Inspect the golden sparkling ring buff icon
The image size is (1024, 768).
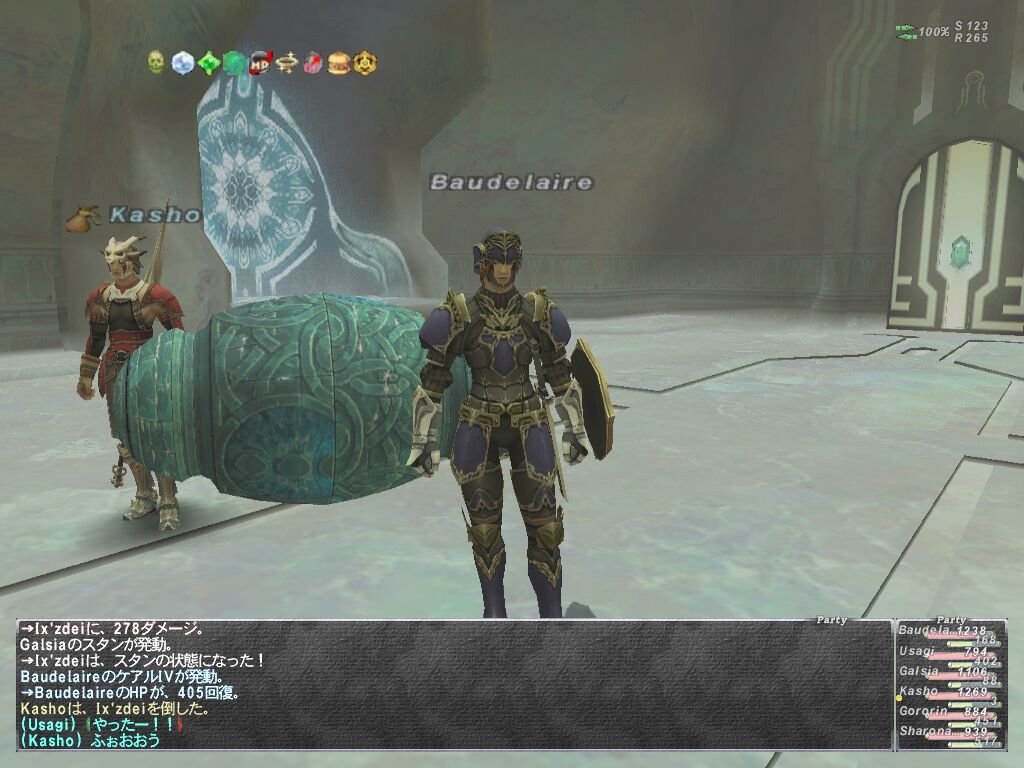pyautogui.click(x=287, y=63)
